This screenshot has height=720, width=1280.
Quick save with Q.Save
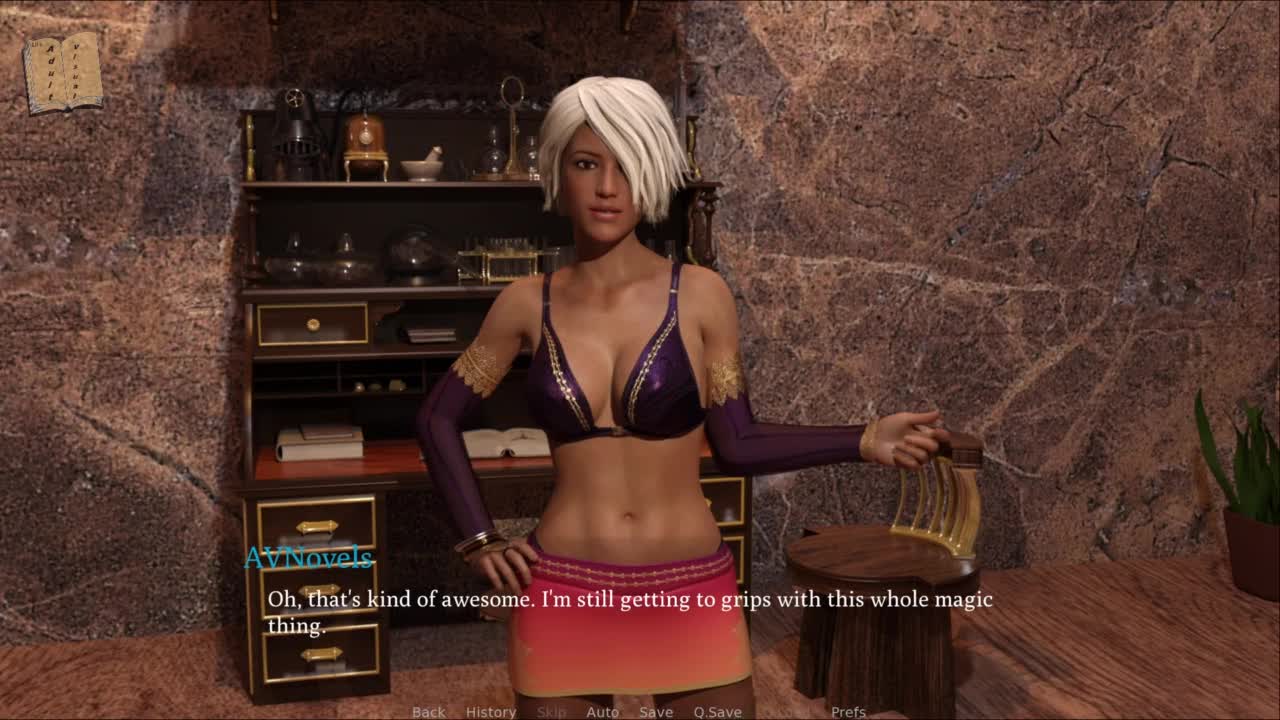(x=717, y=712)
